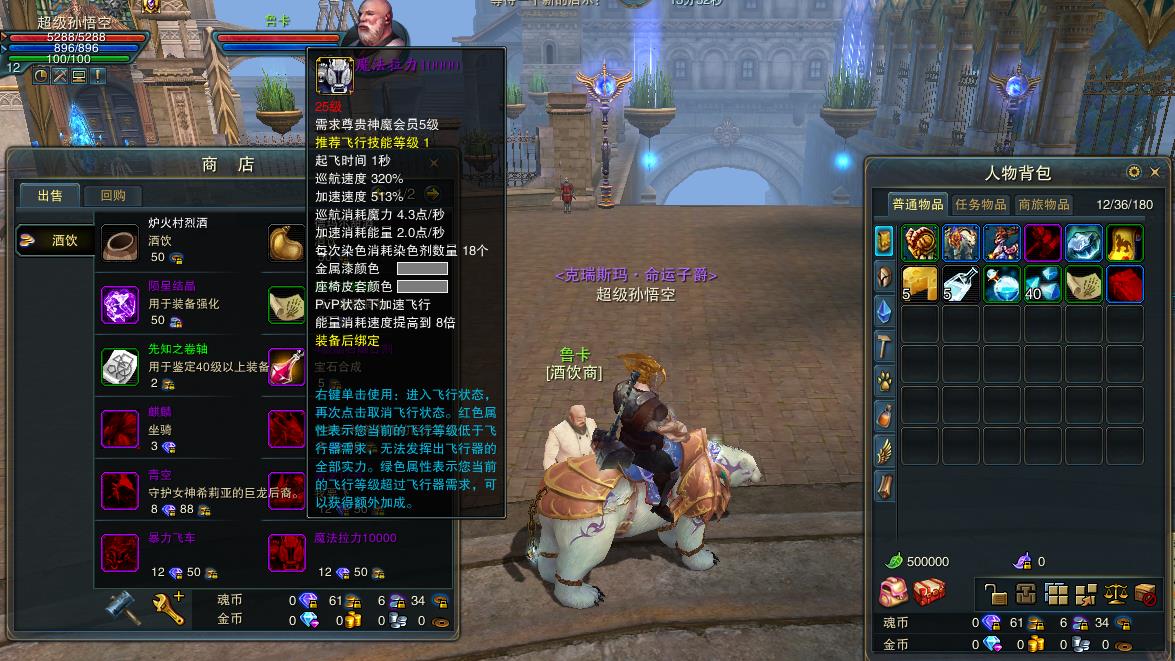Use the repair hammer button

coord(124,606)
